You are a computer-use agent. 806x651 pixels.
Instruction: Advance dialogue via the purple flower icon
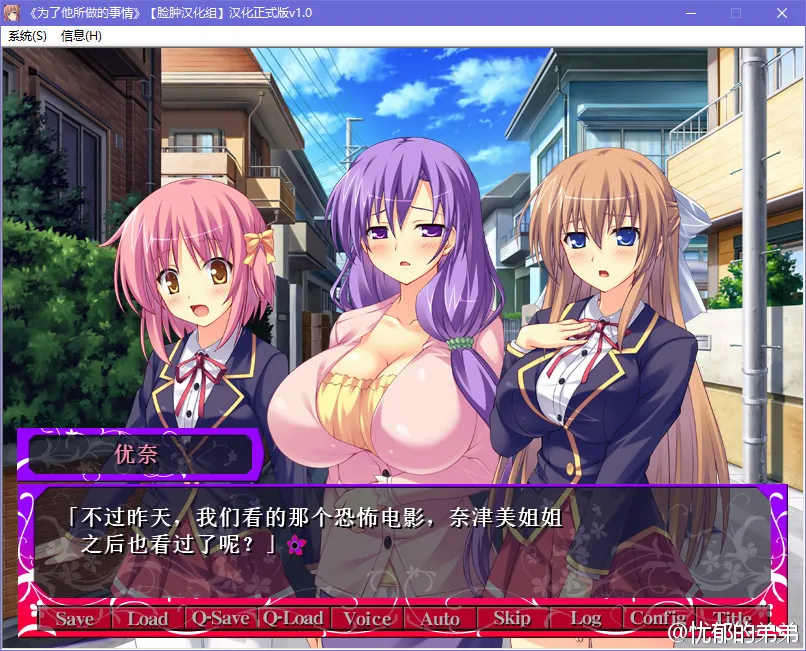[x=295, y=544]
